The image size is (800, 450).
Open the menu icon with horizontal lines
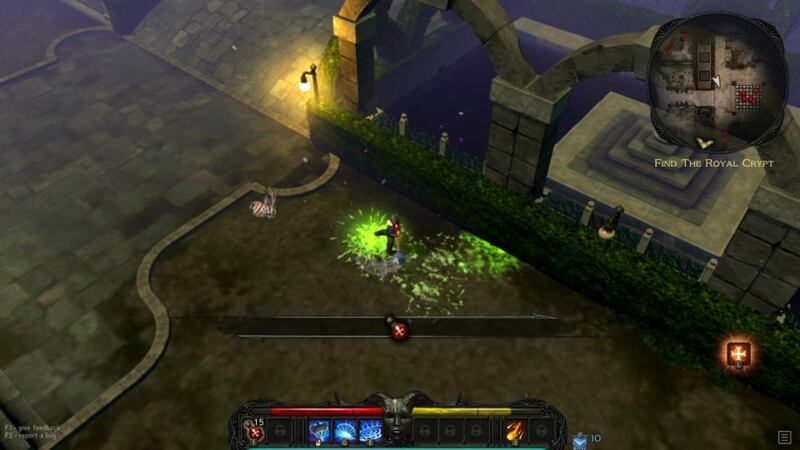(x=785, y=437)
